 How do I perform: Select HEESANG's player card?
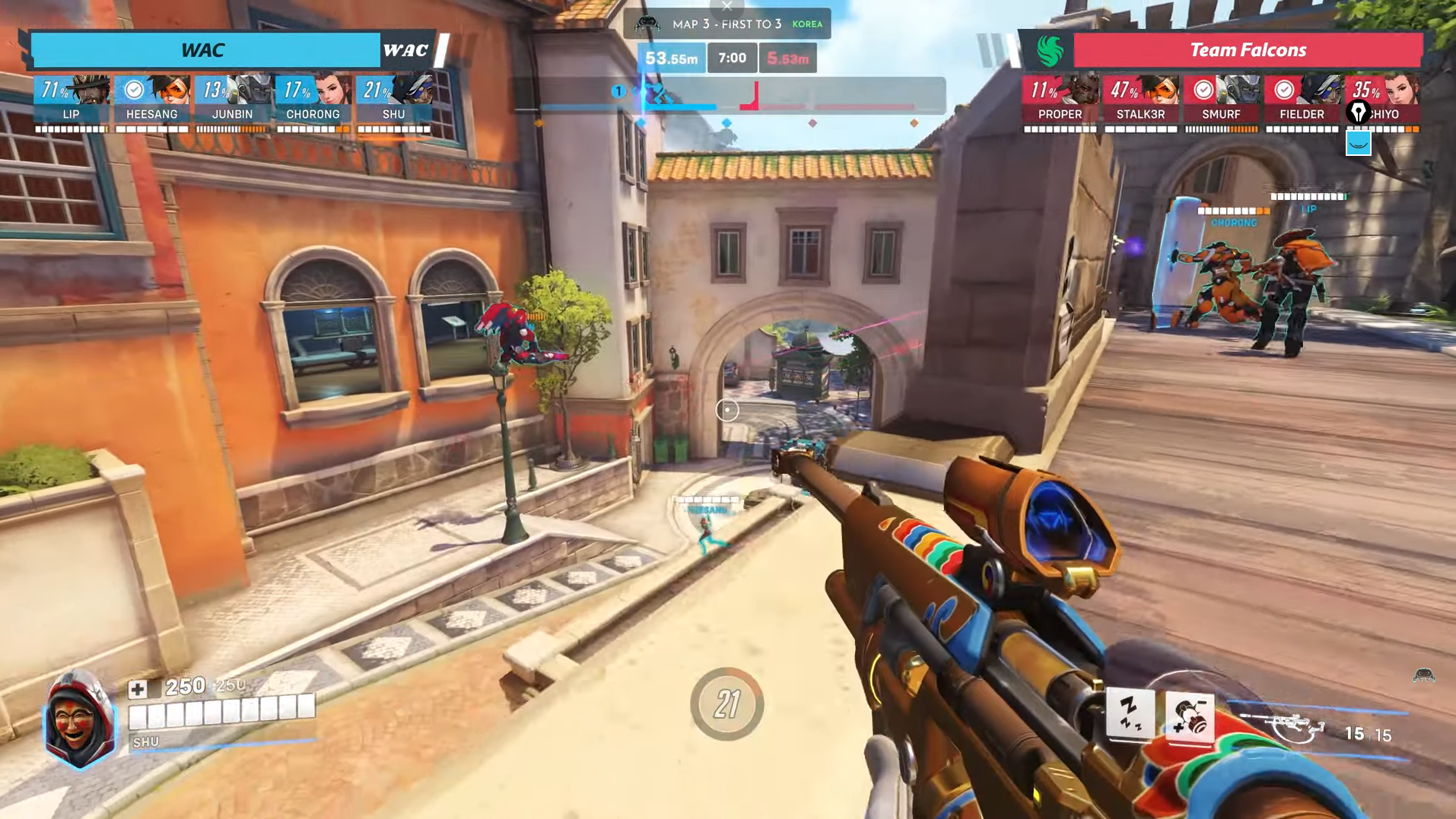[152, 101]
